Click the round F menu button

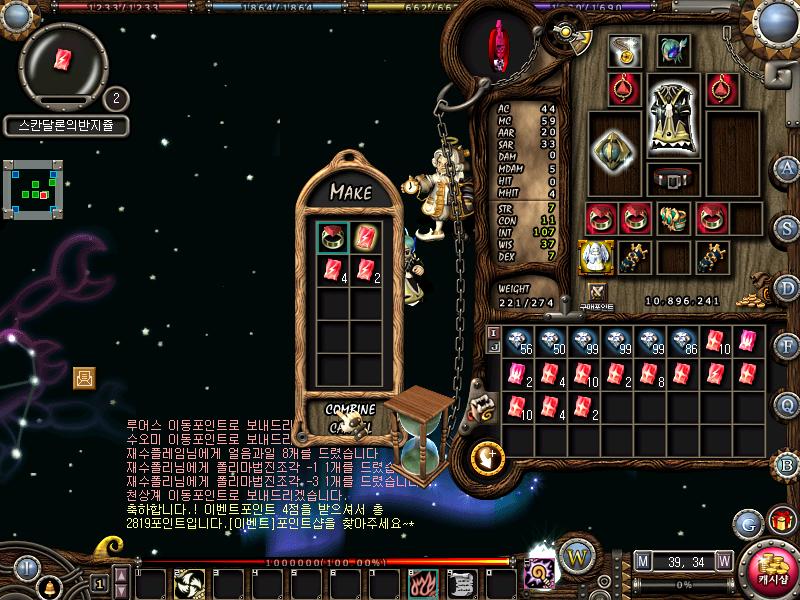788,346
